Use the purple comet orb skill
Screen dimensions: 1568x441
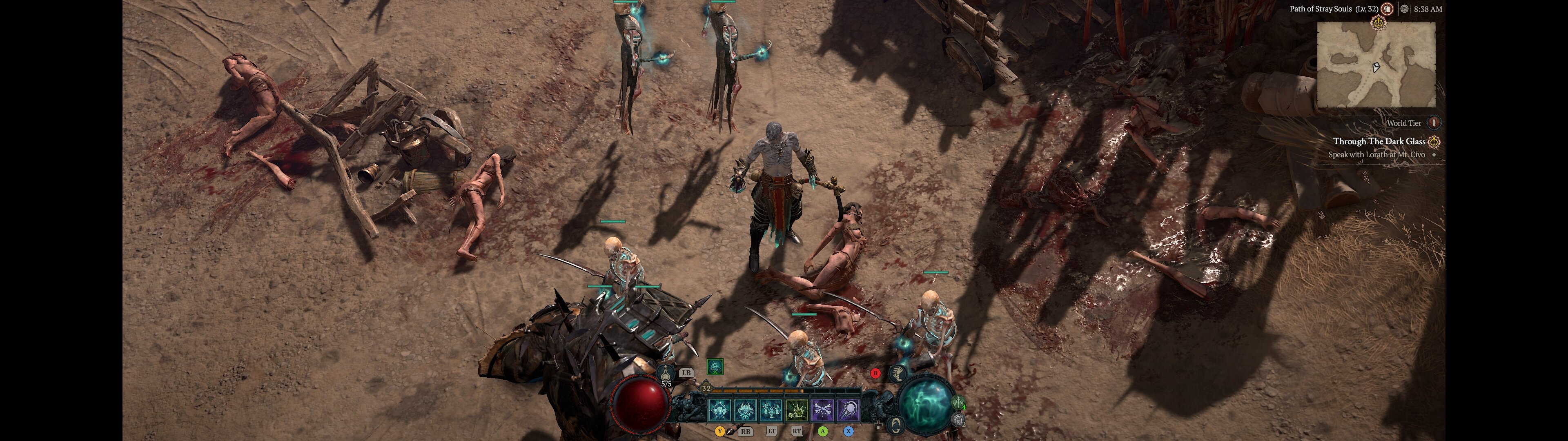[849, 410]
